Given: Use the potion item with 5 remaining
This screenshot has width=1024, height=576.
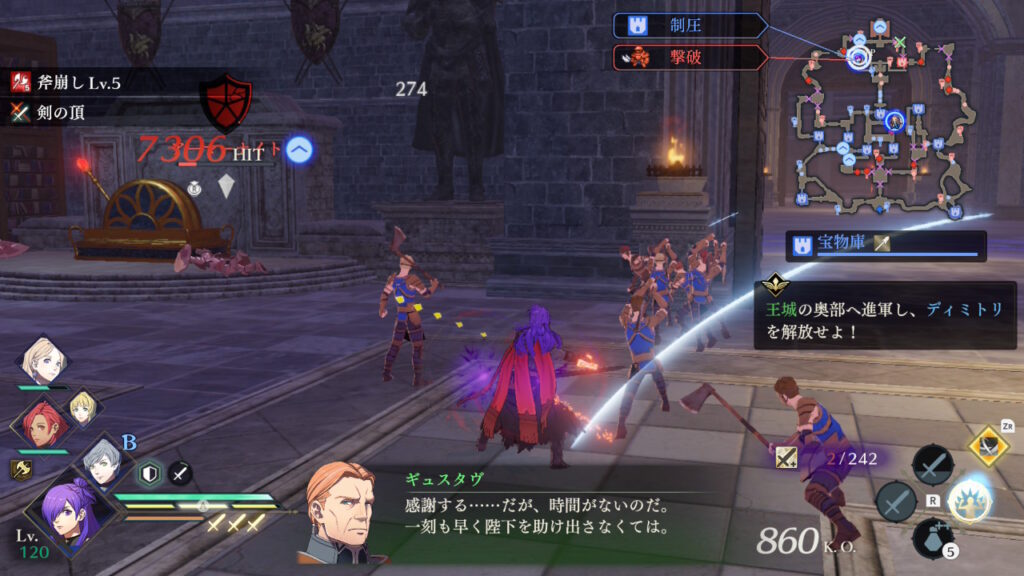Looking at the screenshot, I should (932, 538).
